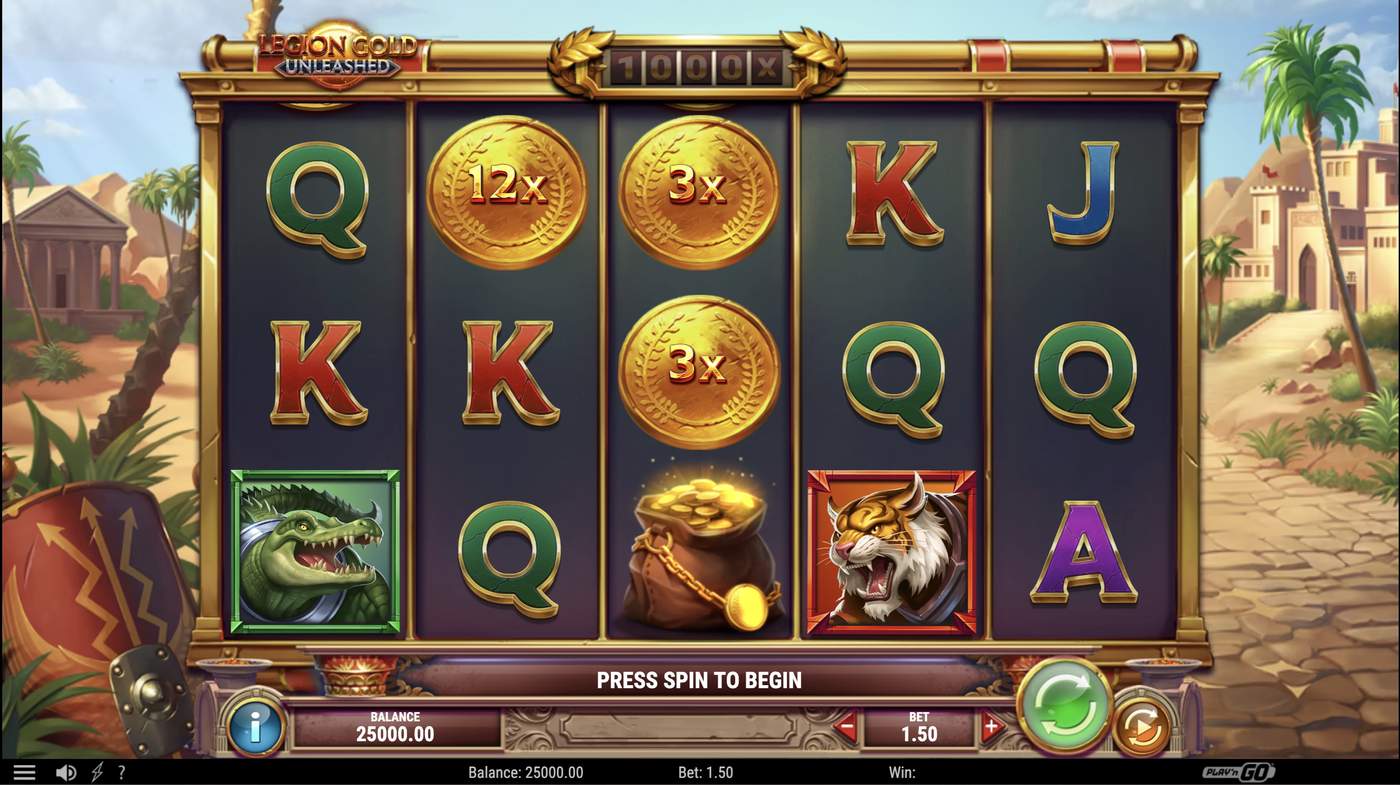Open bet settings via the BET display
This screenshot has height=785, width=1400.
point(917,727)
